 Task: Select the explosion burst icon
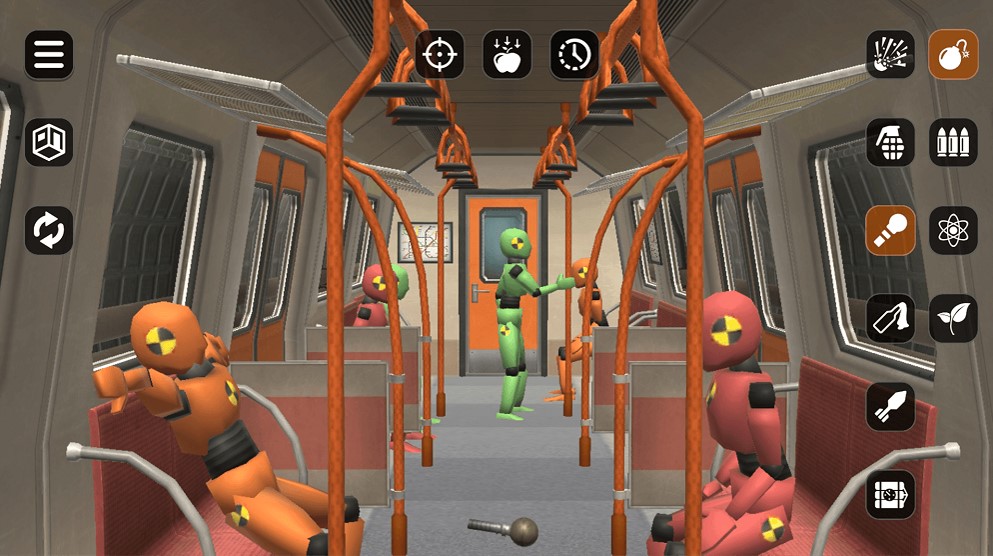pyautogui.click(x=890, y=55)
